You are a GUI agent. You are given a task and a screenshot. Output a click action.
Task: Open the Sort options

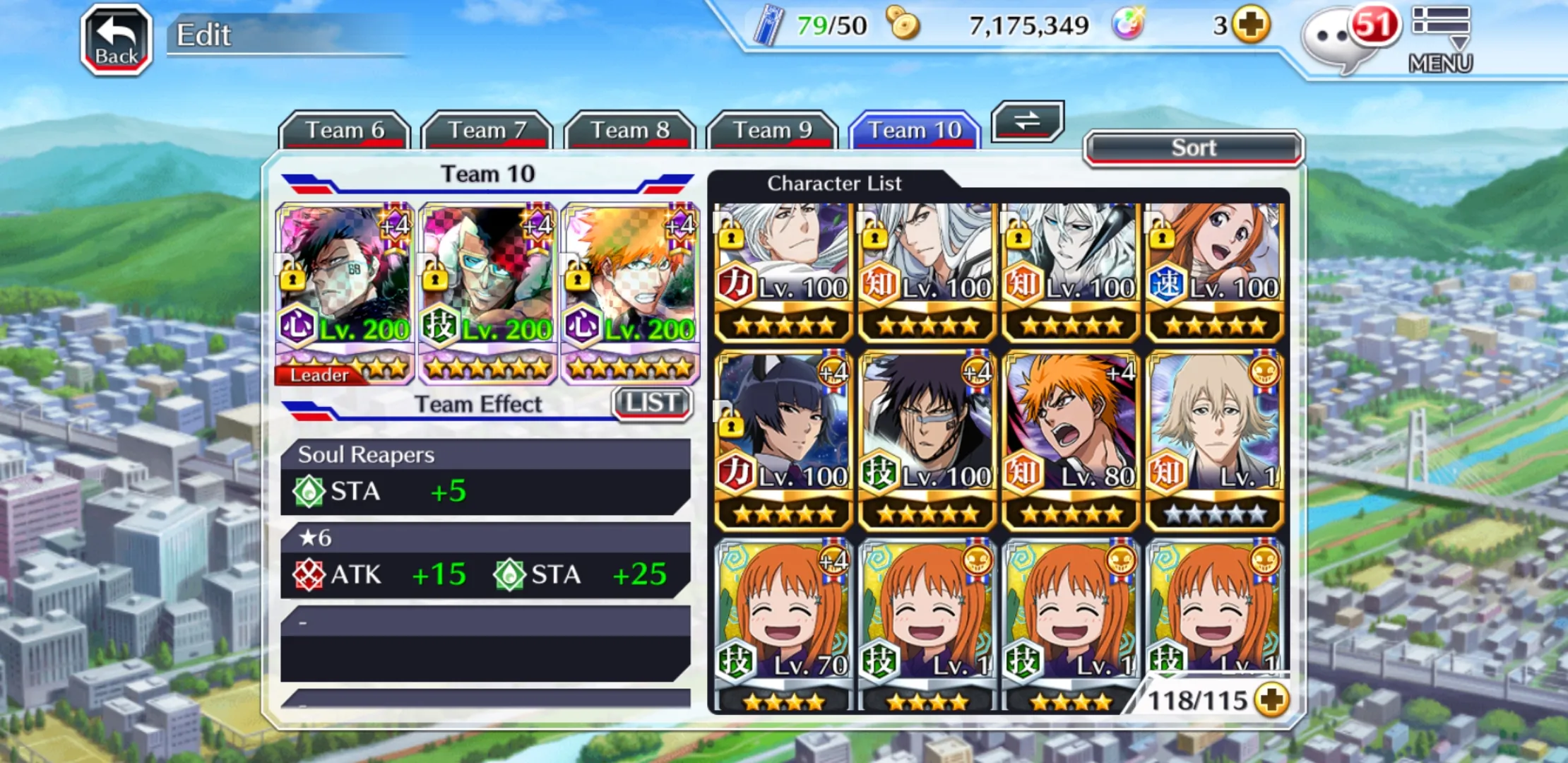pos(1194,148)
